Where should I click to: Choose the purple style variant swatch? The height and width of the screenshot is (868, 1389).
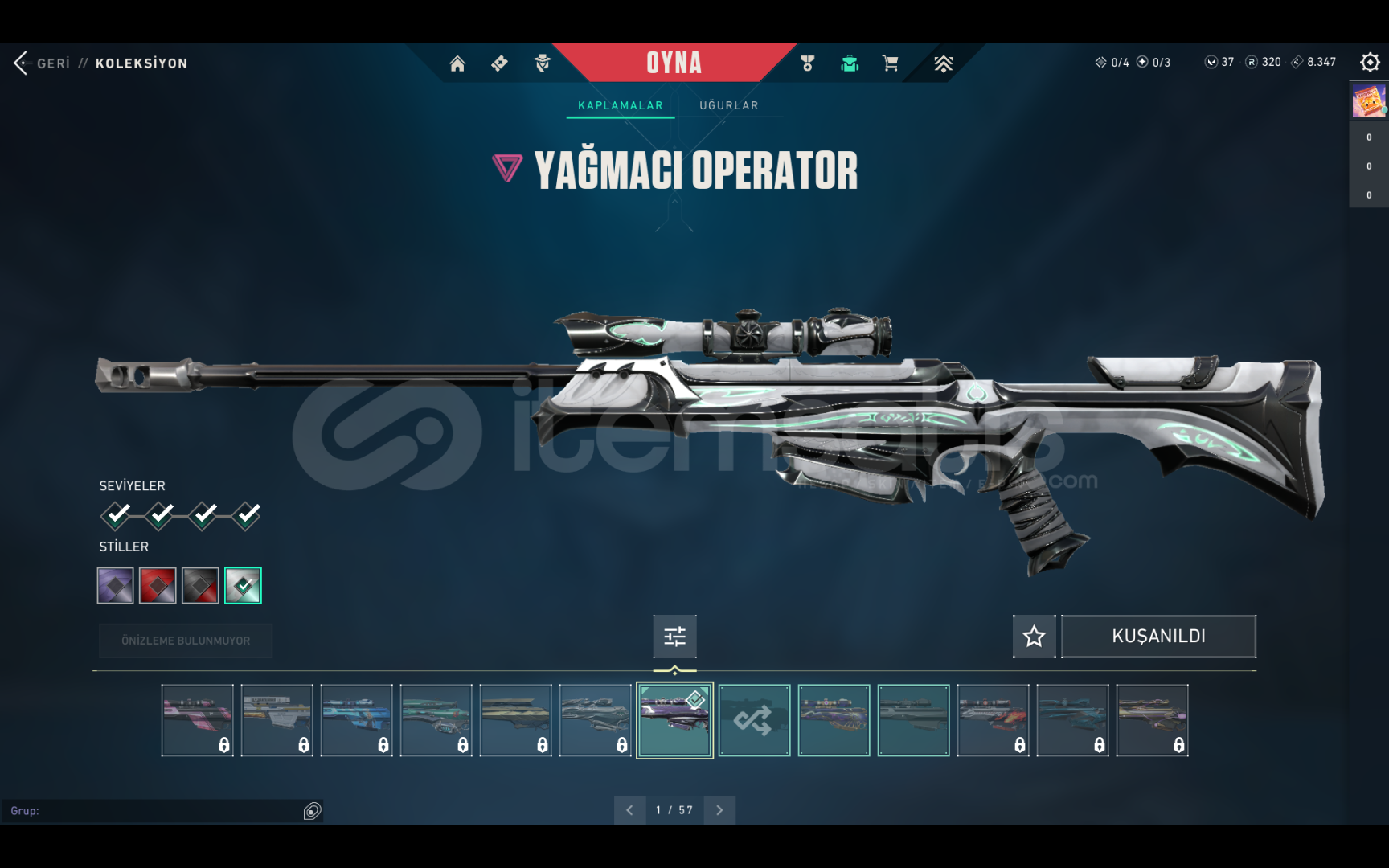[116, 585]
